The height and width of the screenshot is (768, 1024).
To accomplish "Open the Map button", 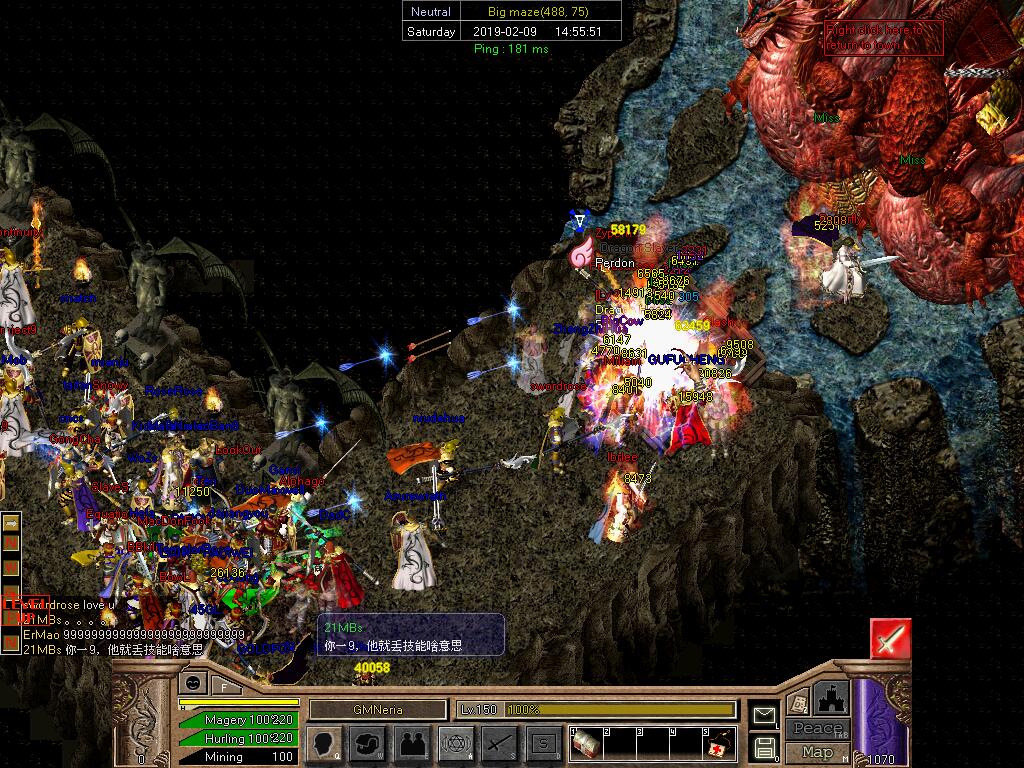I will (817, 752).
